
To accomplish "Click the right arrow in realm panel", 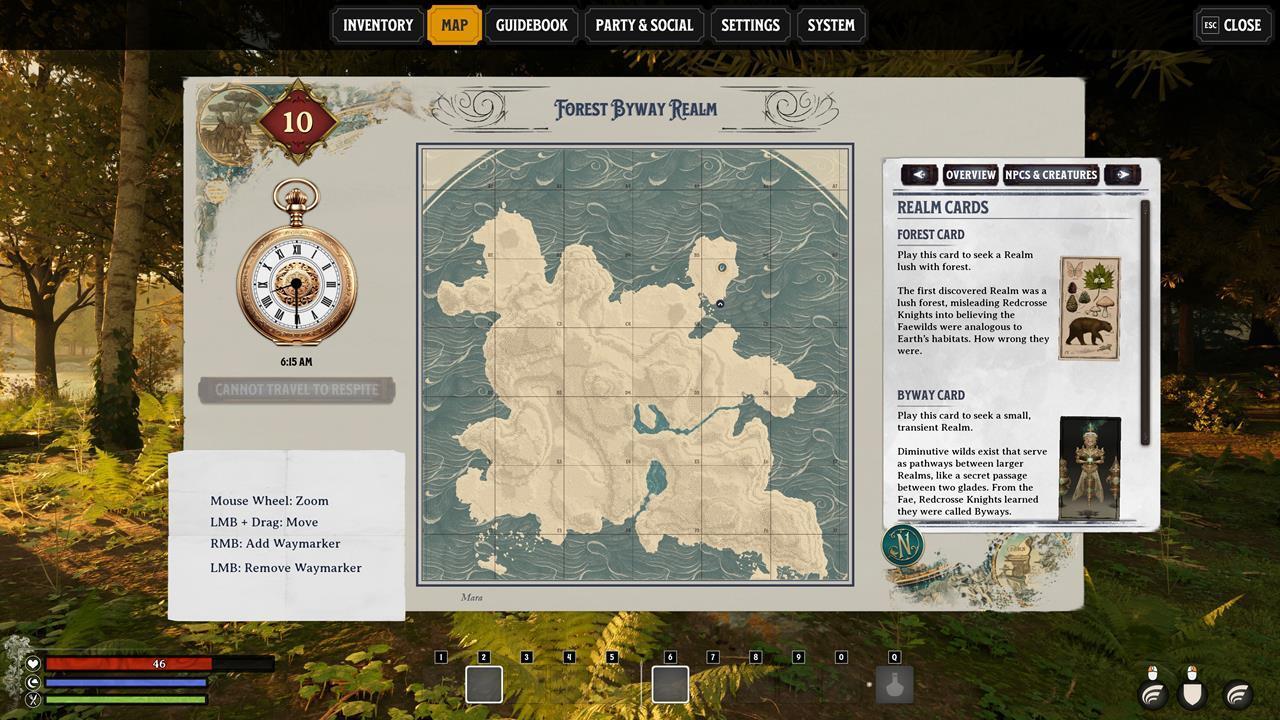I will [x=1122, y=175].
